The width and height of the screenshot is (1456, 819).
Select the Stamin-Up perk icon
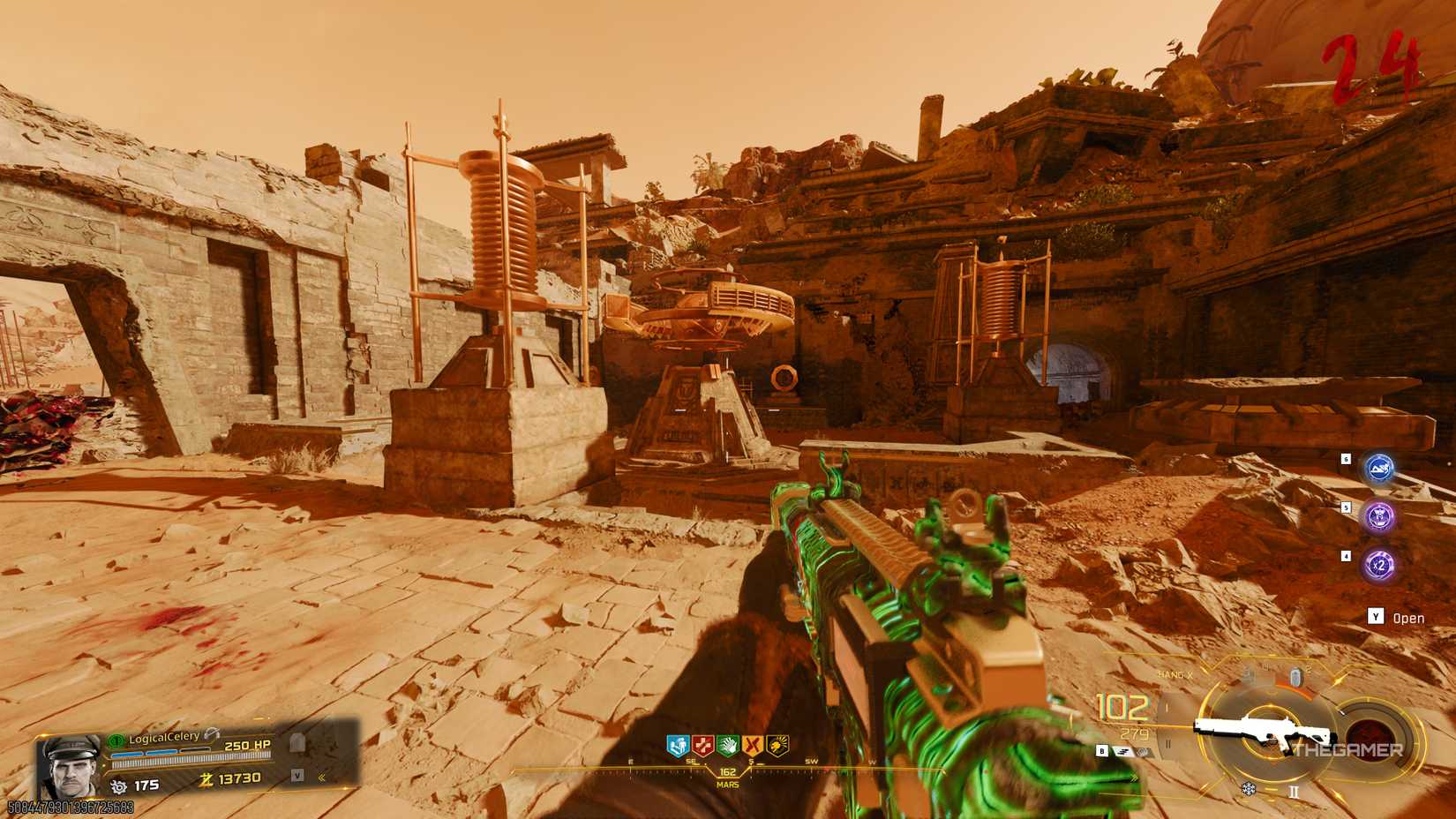[677, 744]
